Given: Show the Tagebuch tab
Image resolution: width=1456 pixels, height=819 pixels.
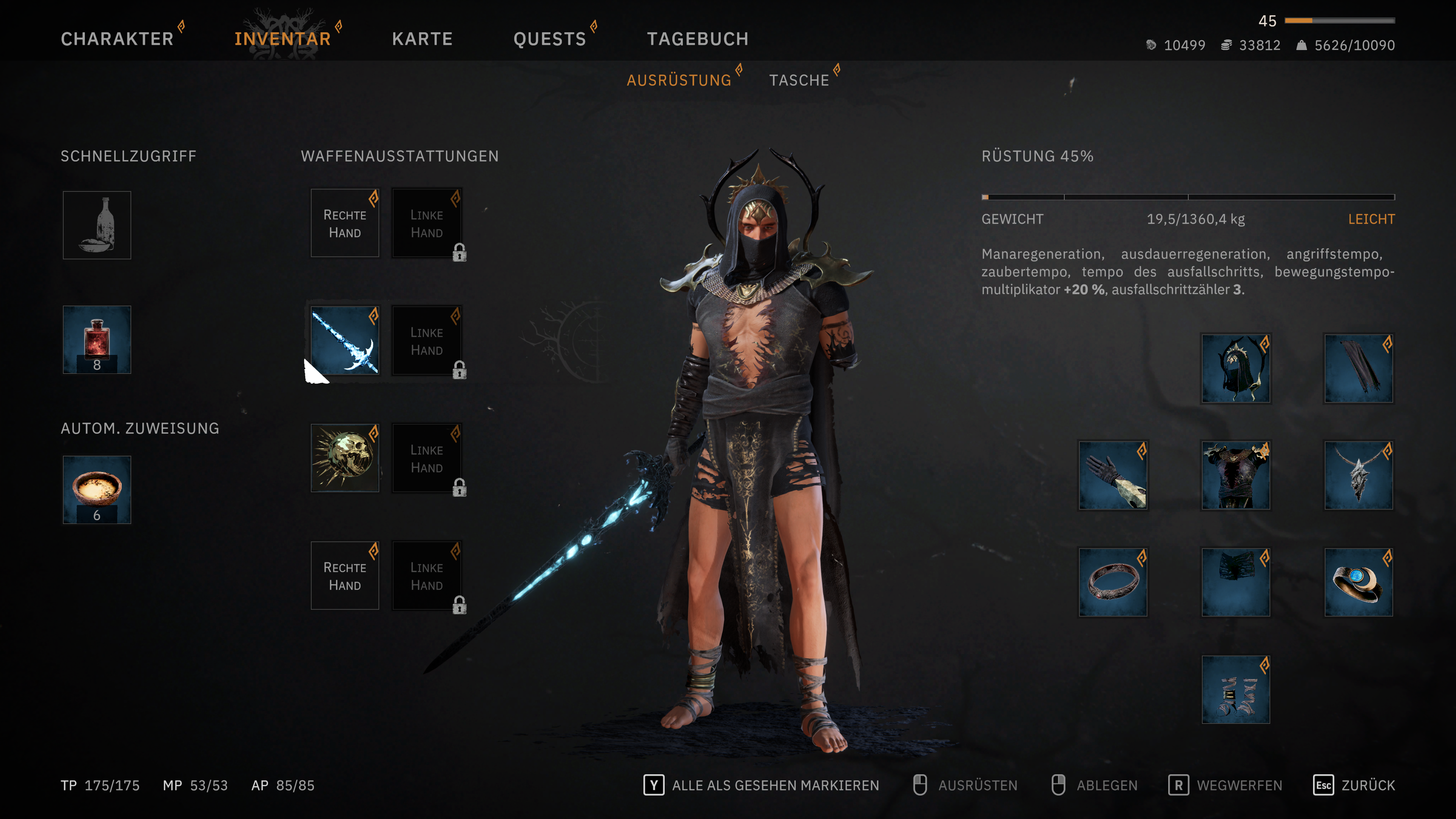Looking at the screenshot, I should click(x=698, y=38).
